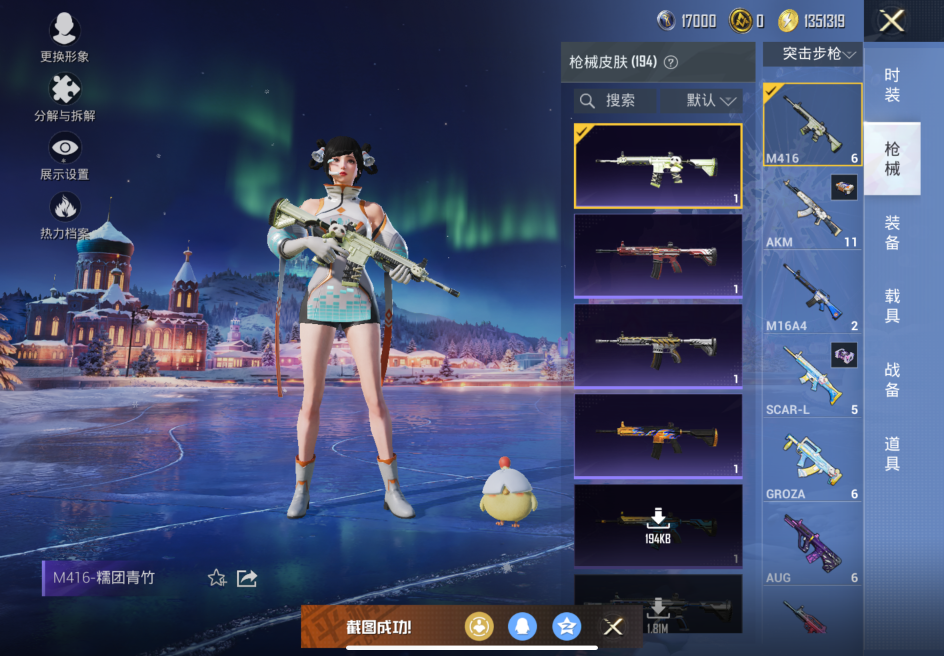Choose the red patterned M416 skin
This screenshot has height=656, width=944.
point(658,255)
